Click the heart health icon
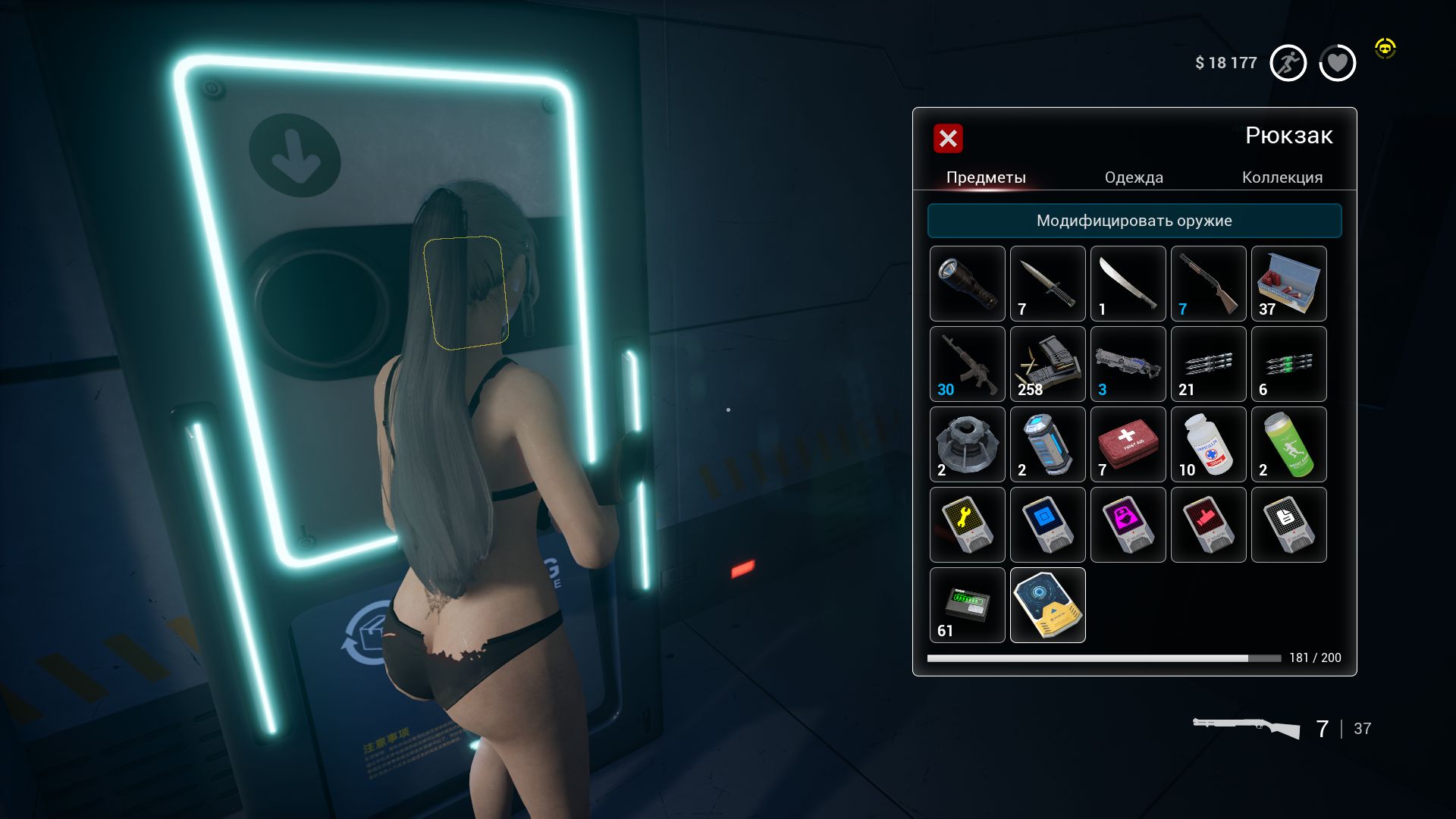Image resolution: width=1456 pixels, height=819 pixels. (1337, 63)
